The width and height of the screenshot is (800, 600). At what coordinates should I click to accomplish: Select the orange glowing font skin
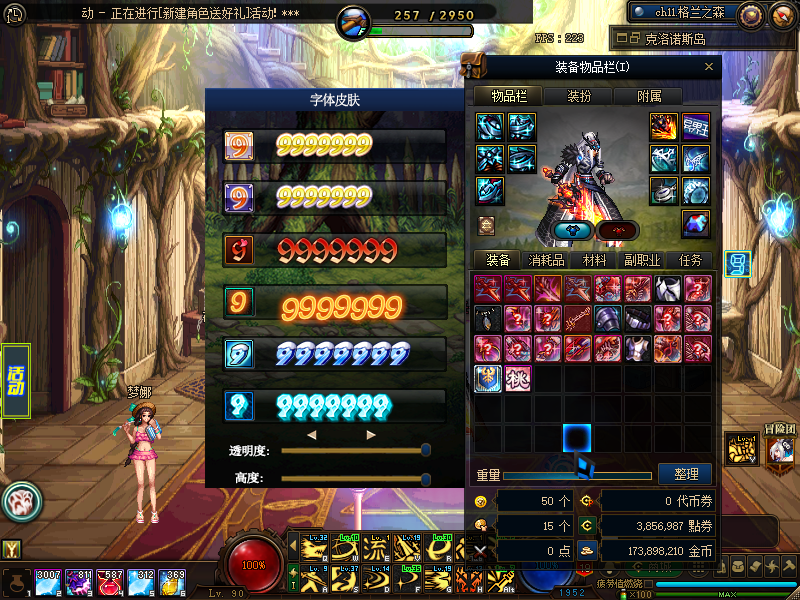tap(335, 302)
